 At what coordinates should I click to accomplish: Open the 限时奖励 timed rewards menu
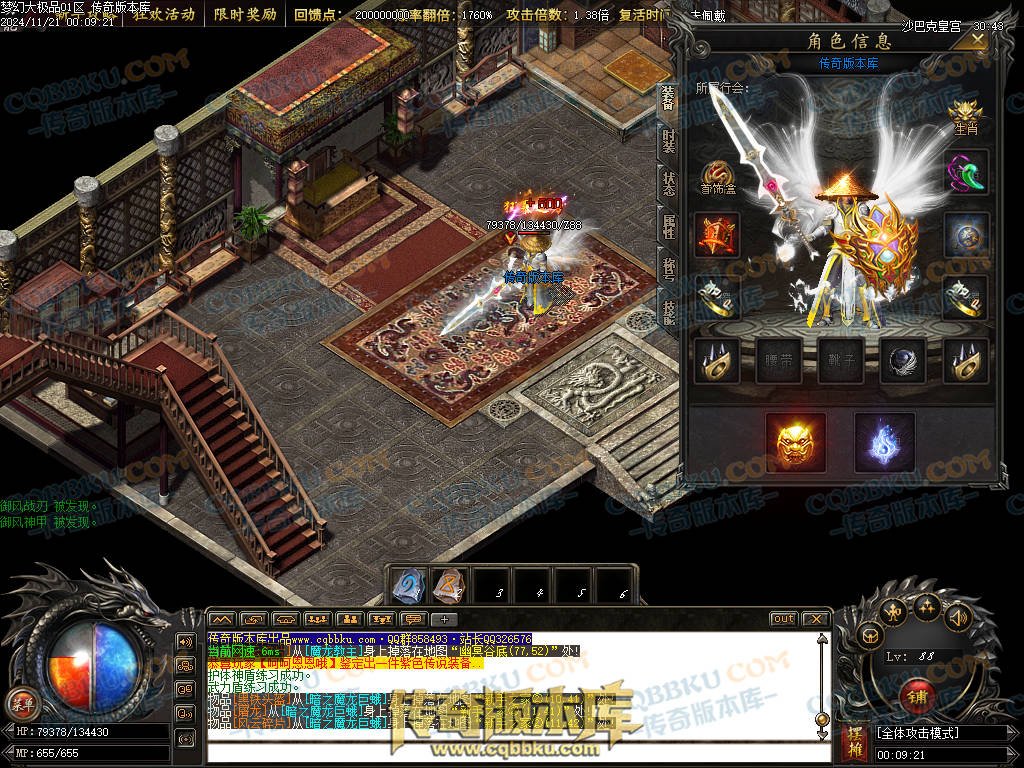coord(245,14)
